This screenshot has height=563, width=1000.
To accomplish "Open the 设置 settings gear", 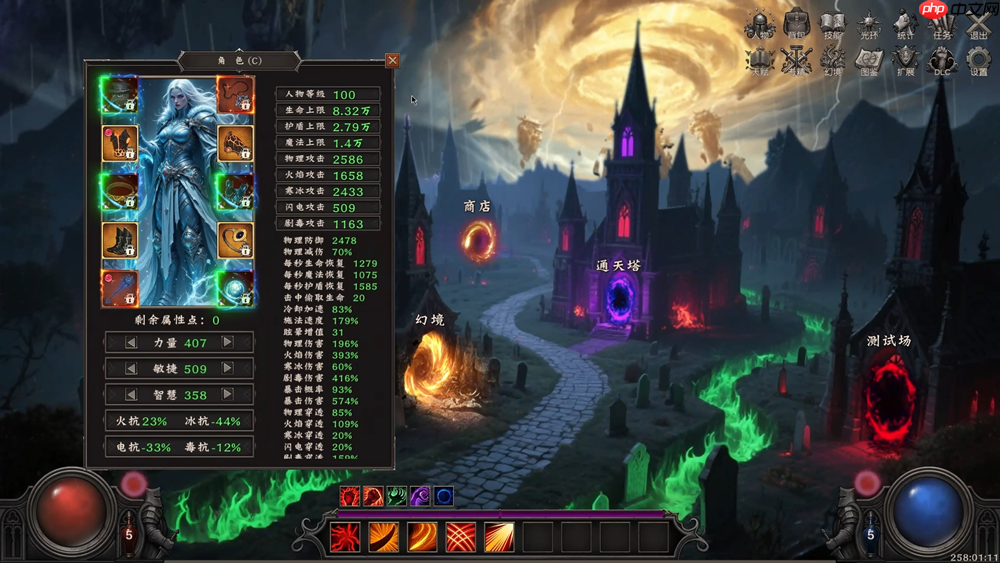I will pyautogui.click(x=978, y=62).
